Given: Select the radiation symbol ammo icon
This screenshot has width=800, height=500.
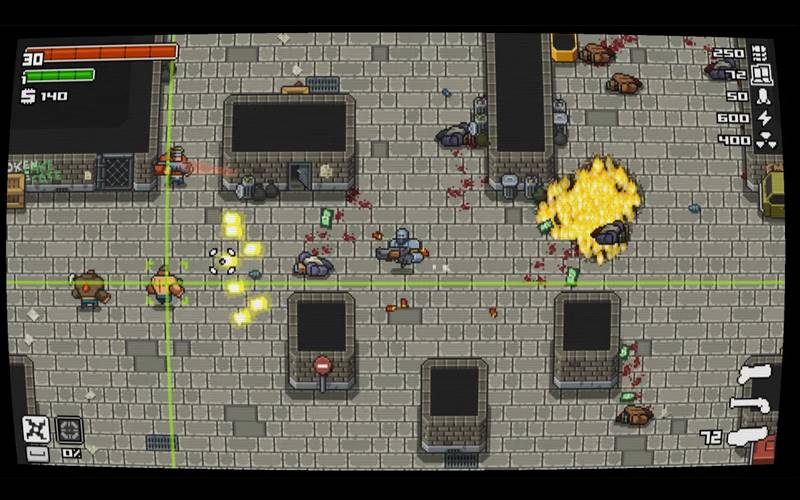Looking at the screenshot, I should [764, 141].
